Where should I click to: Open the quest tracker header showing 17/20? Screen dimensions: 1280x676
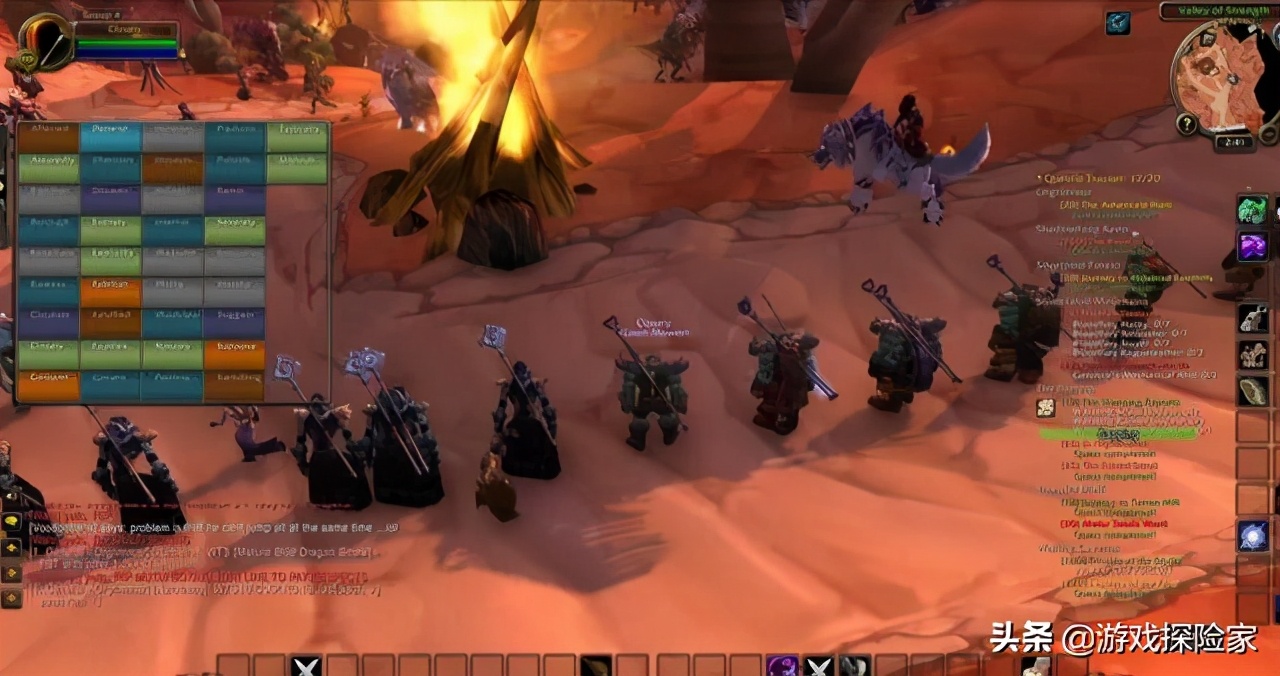pyautogui.click(x=1090, y=179)
